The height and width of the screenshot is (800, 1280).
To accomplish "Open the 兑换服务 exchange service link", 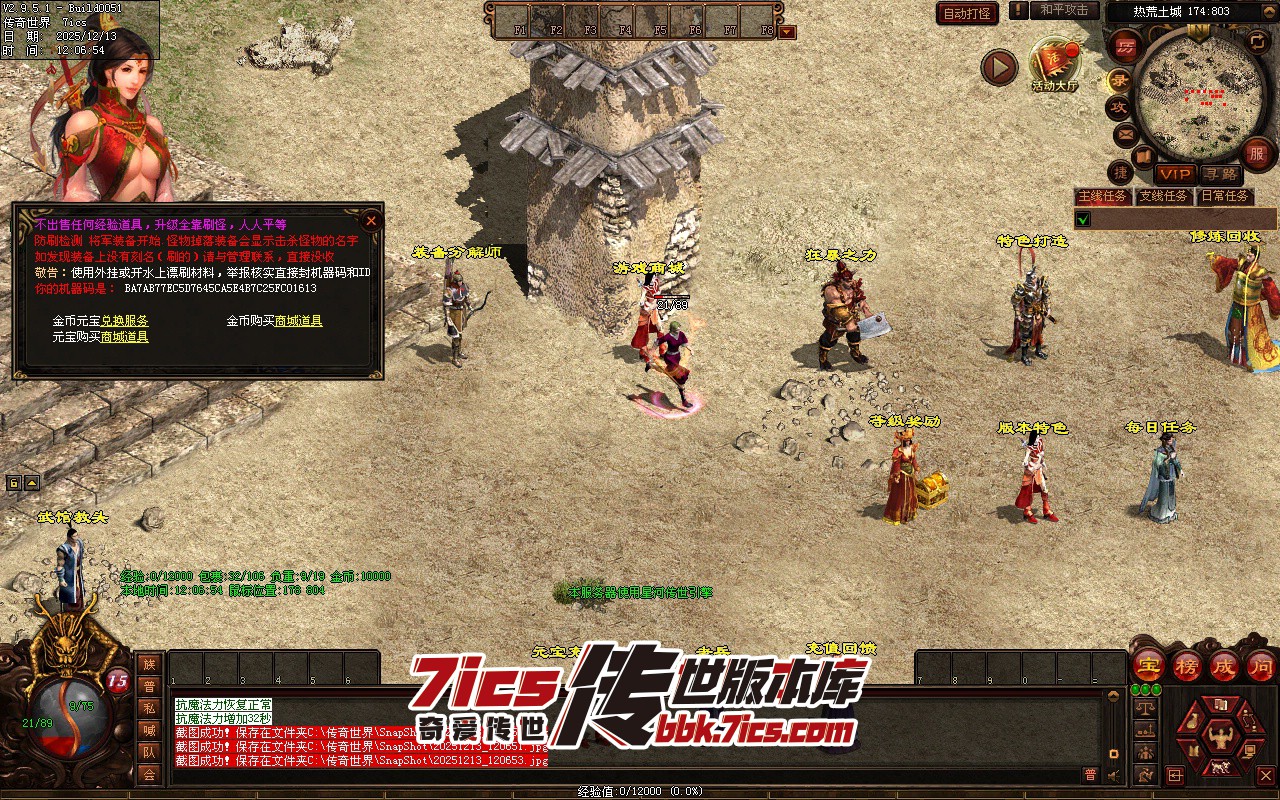I will [125, 321].
